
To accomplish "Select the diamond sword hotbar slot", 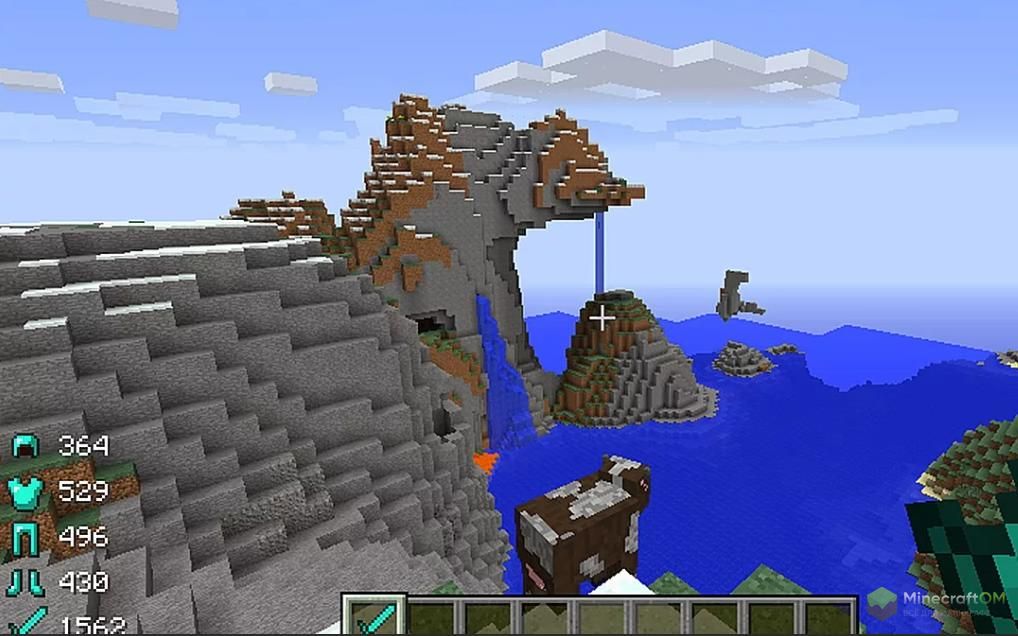I will 374,616.
